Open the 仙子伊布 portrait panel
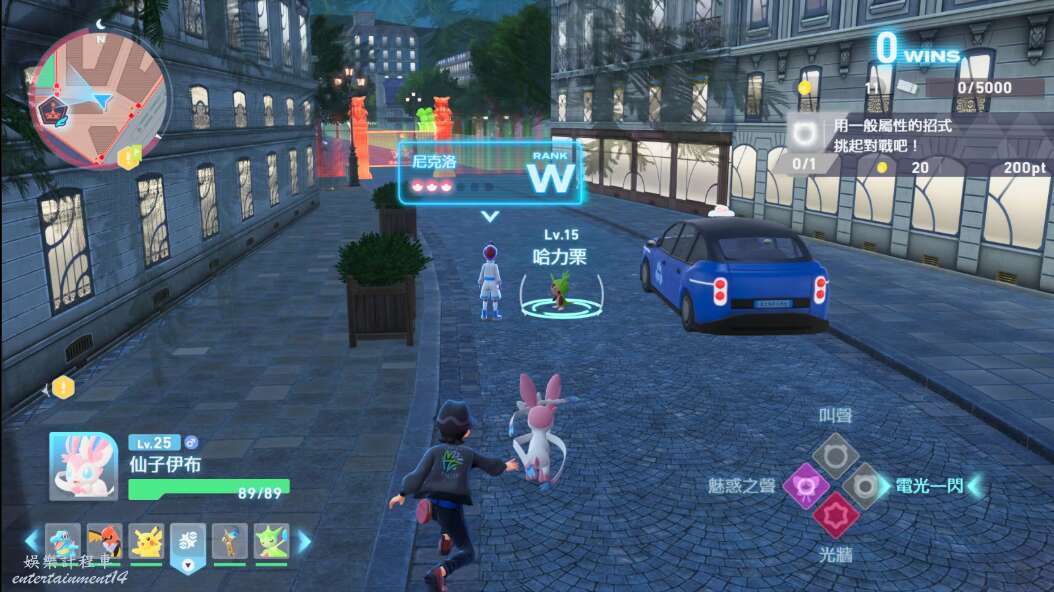 84,466
